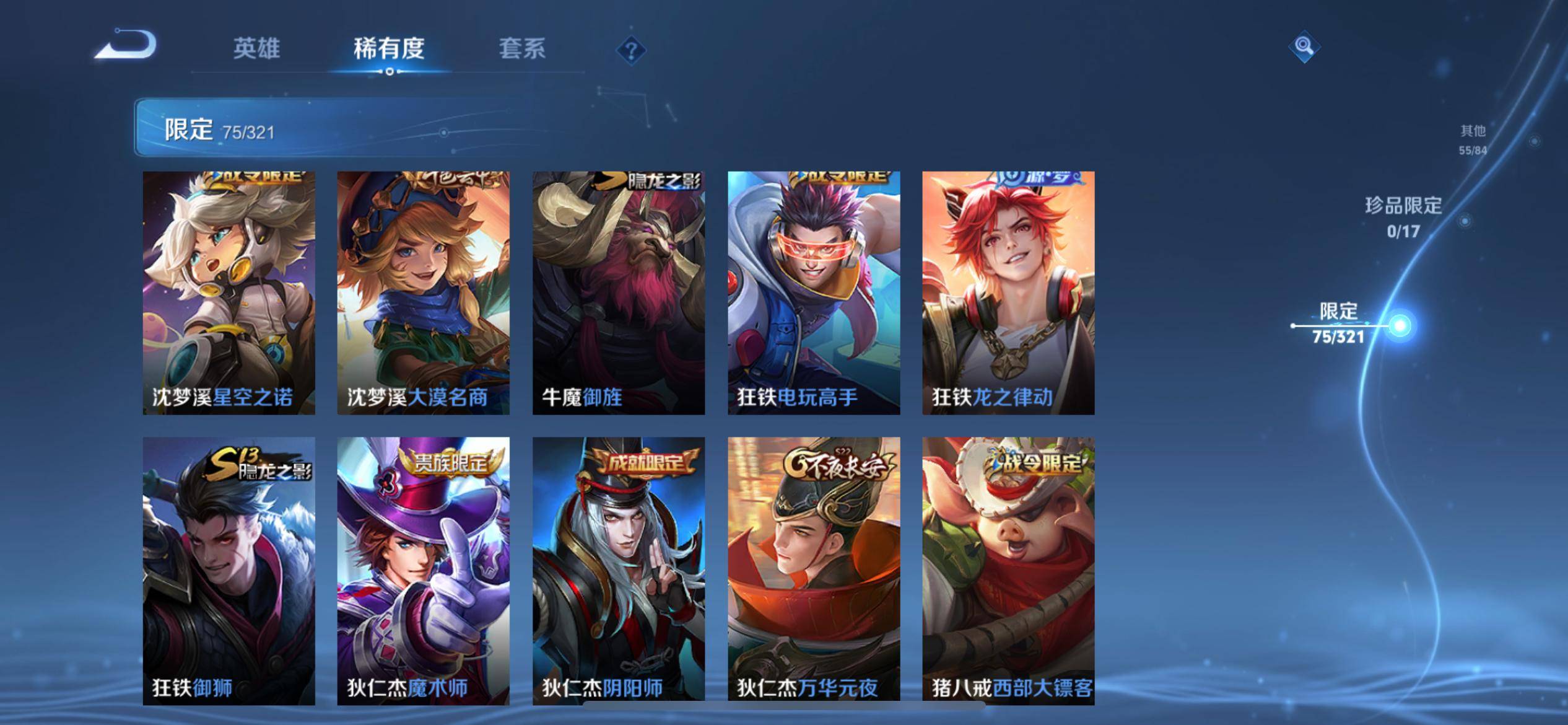Open the 套系 tab
This screenshot has height=725, width=1568.
coord(522,48)
